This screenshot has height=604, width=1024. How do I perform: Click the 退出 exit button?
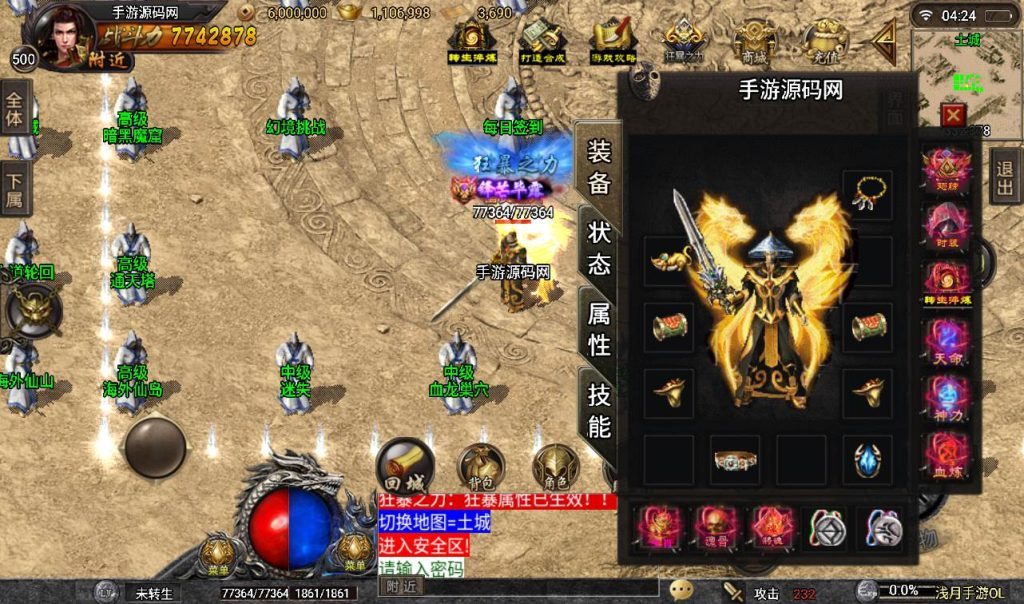click(1005, 179)
